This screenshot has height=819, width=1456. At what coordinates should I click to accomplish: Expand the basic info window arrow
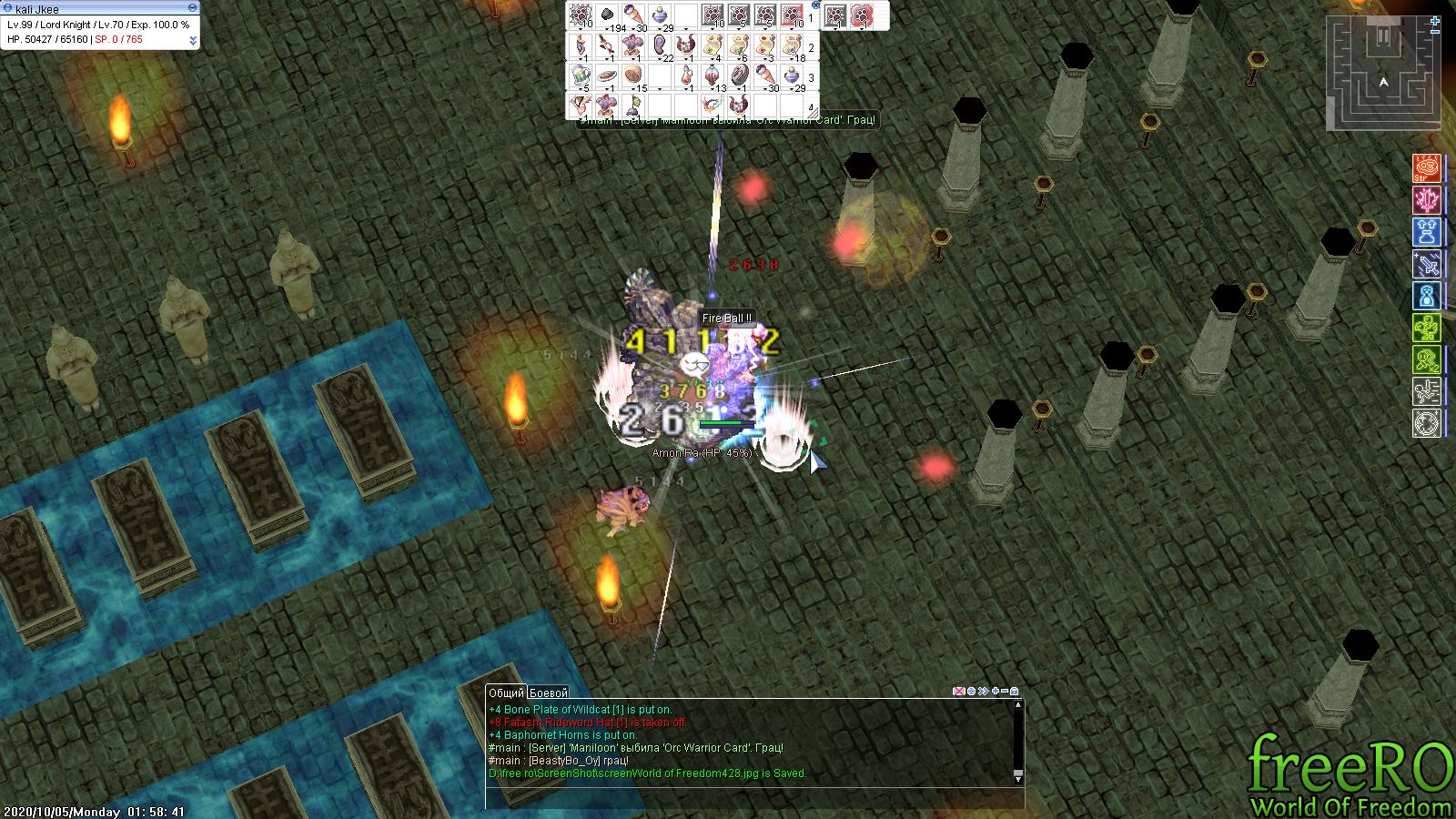(x=193, y=40)
